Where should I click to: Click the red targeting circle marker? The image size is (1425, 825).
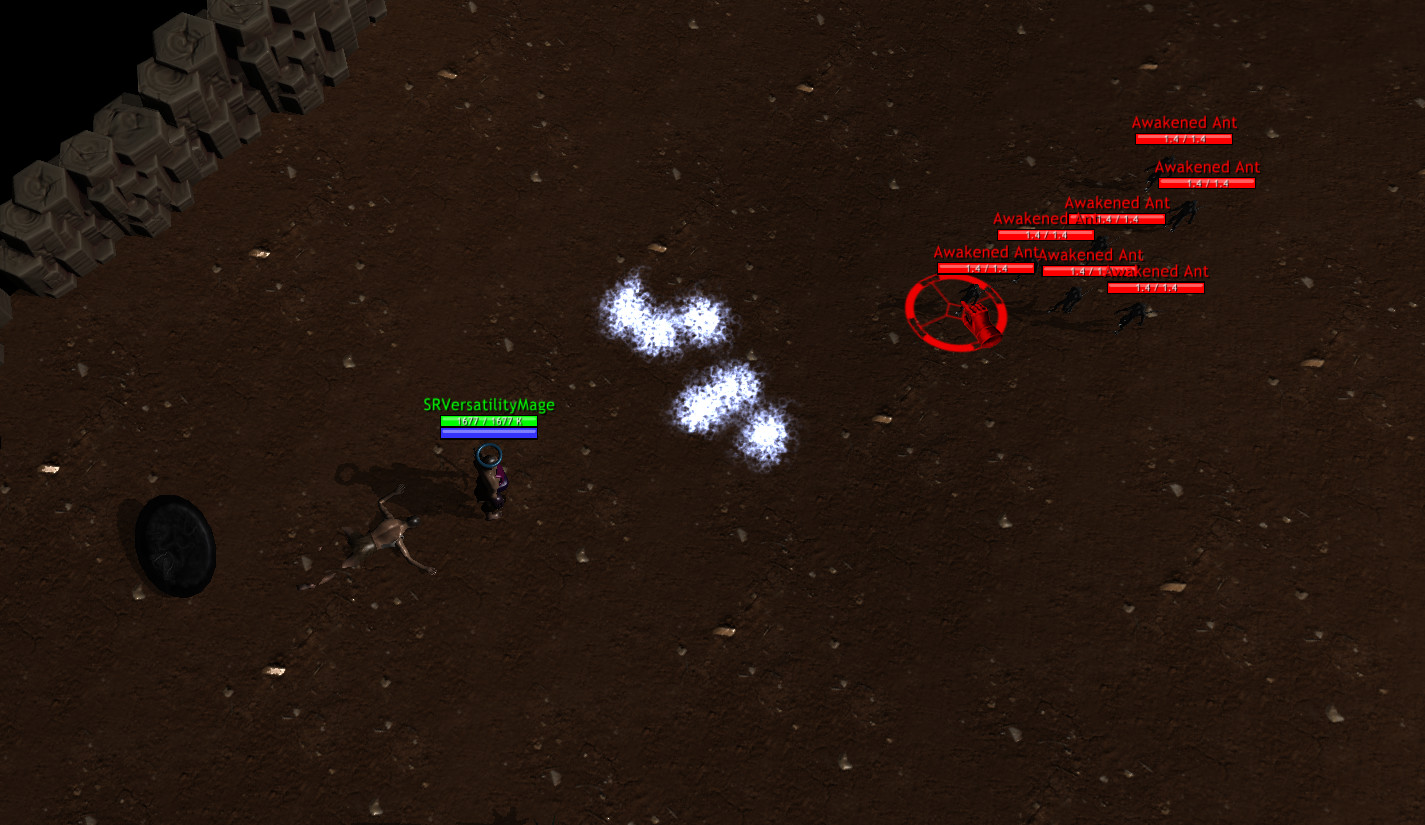point(957,312)
